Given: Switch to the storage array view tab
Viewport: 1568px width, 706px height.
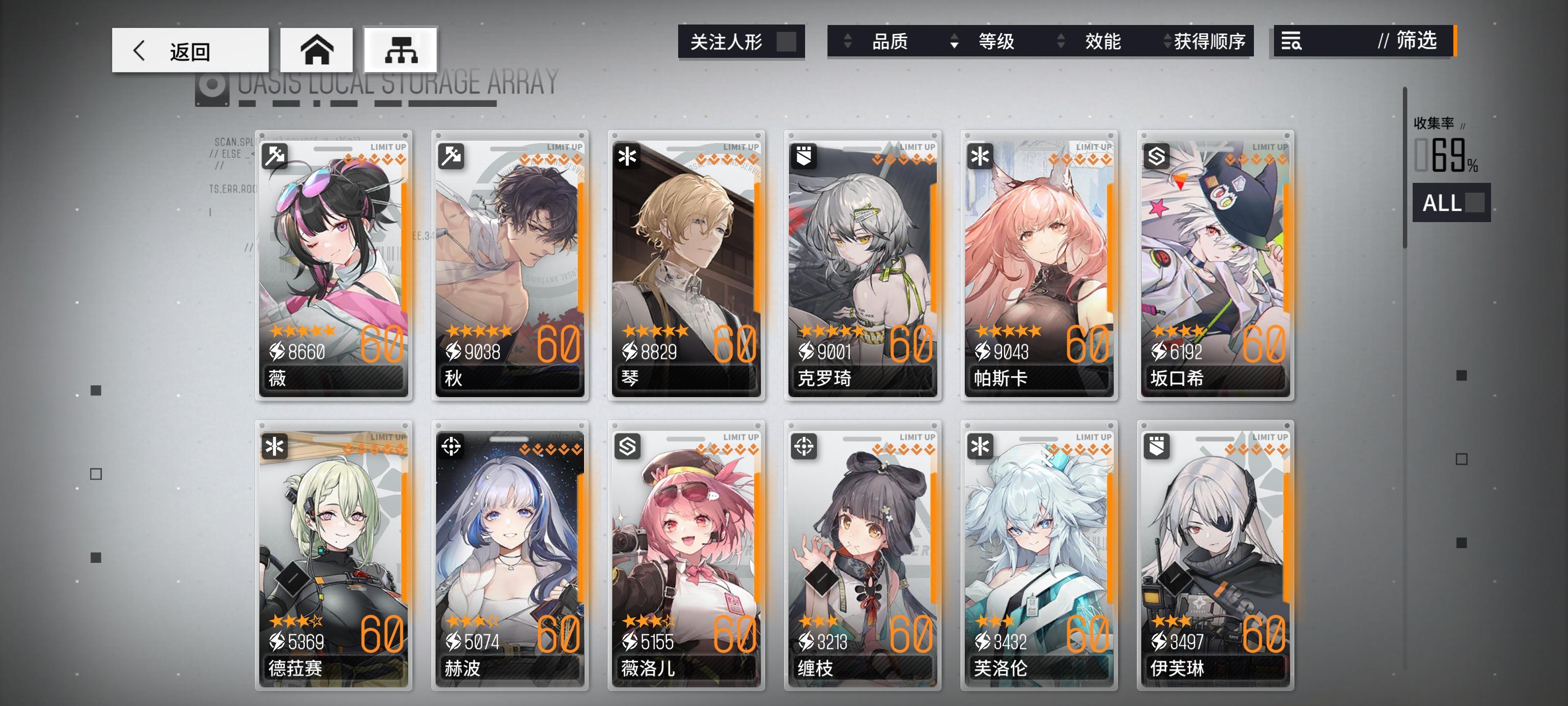Looking at the screenshot, I should coord(401,50).
